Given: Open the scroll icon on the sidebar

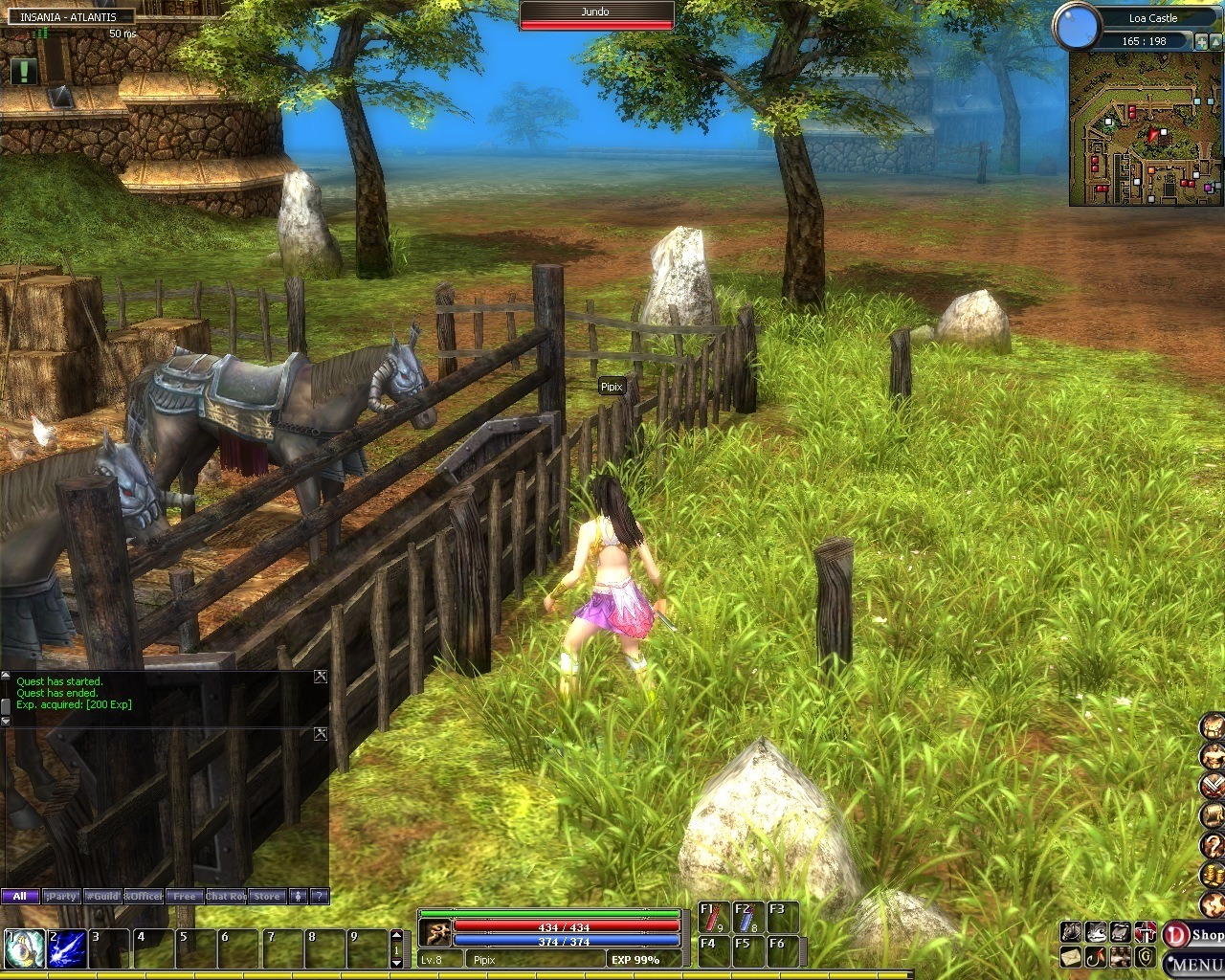Looking at the screenshot, I should (1213, 814).
